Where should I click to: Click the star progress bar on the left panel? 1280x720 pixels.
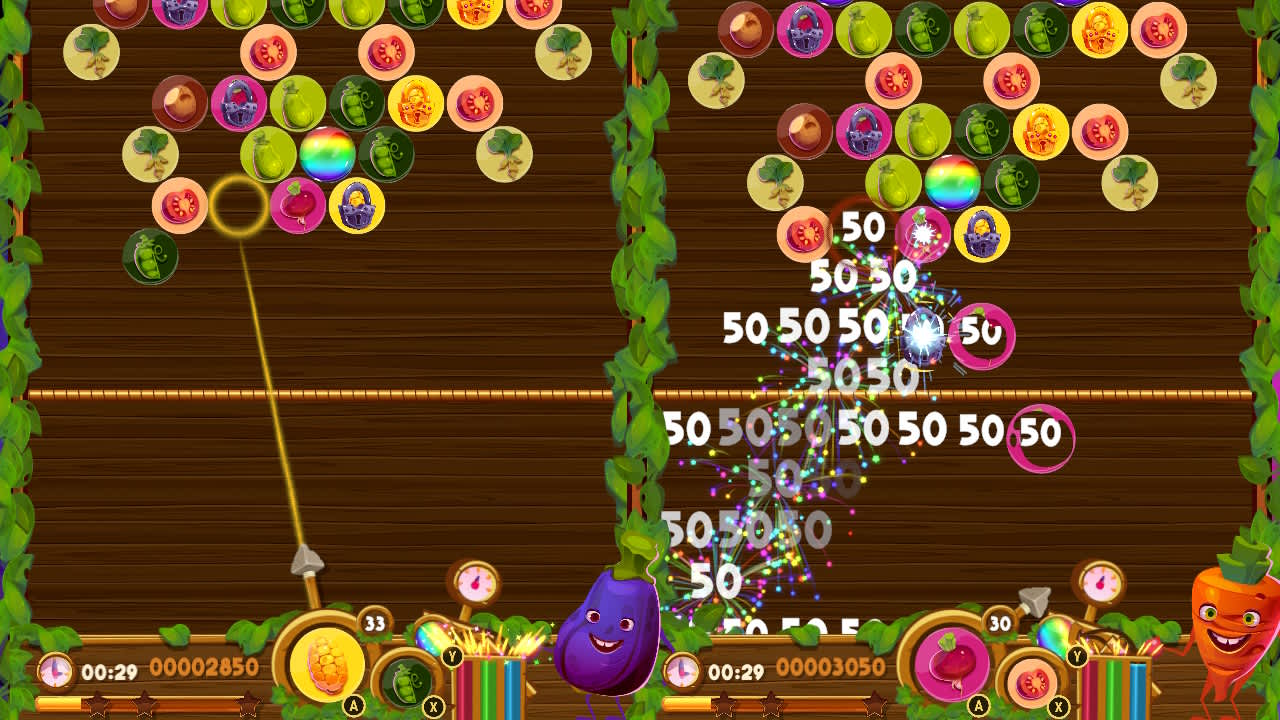[150, 702]
